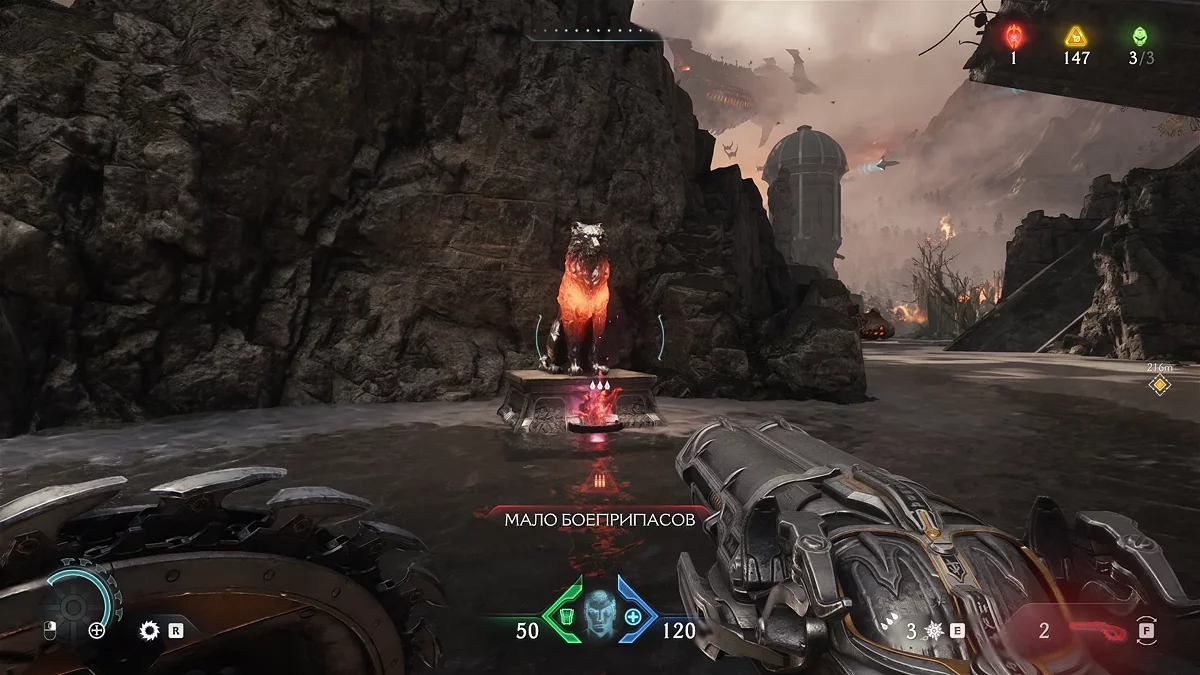Click the compass strip at the top

tap(596, 33)
